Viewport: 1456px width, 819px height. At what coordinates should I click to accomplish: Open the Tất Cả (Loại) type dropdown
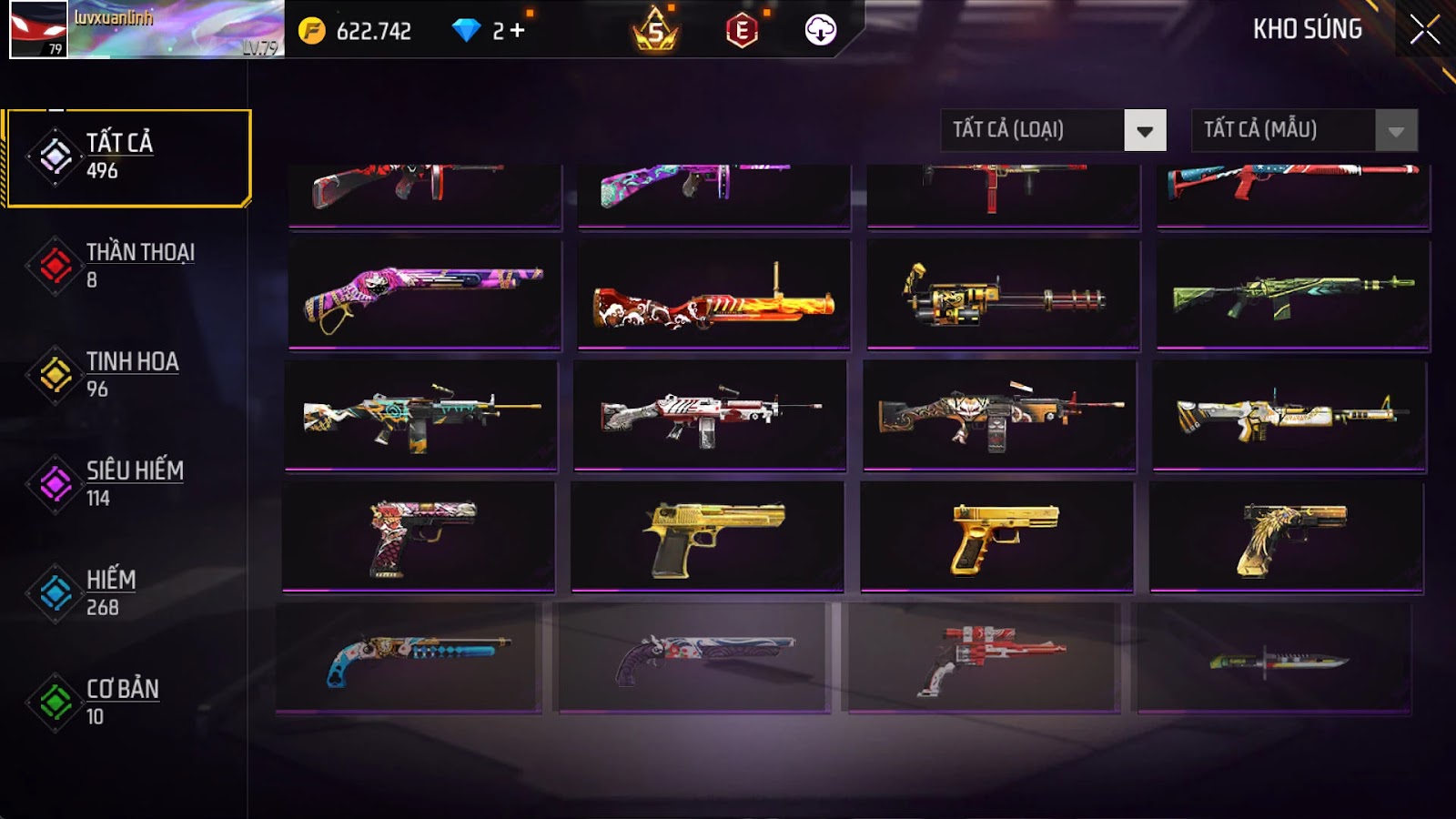(1053, 130)
